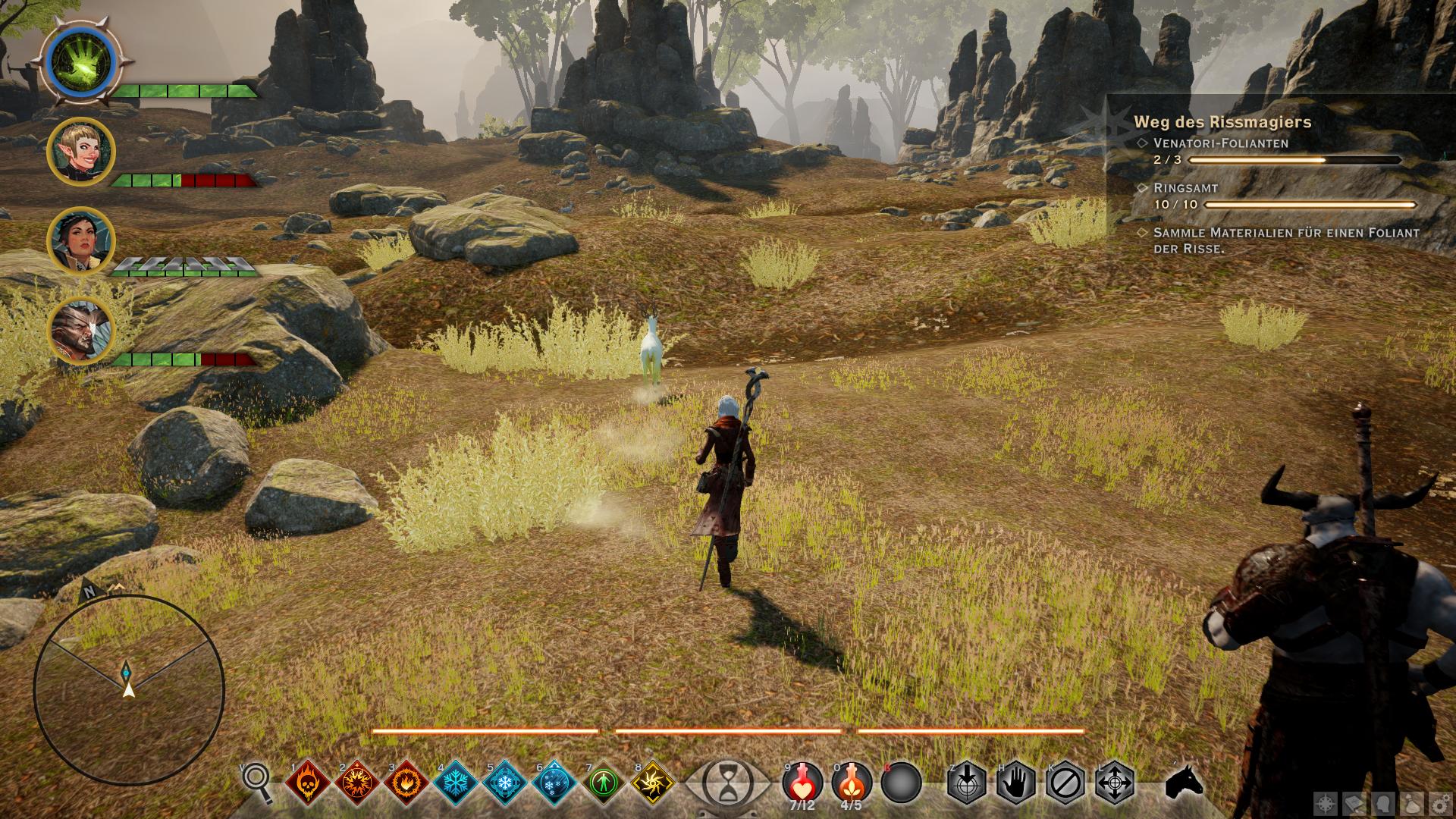Activate the move-to-point crosshair command
The height and width of the screenshot is (819, 1456).
(x=1115, y=781)
